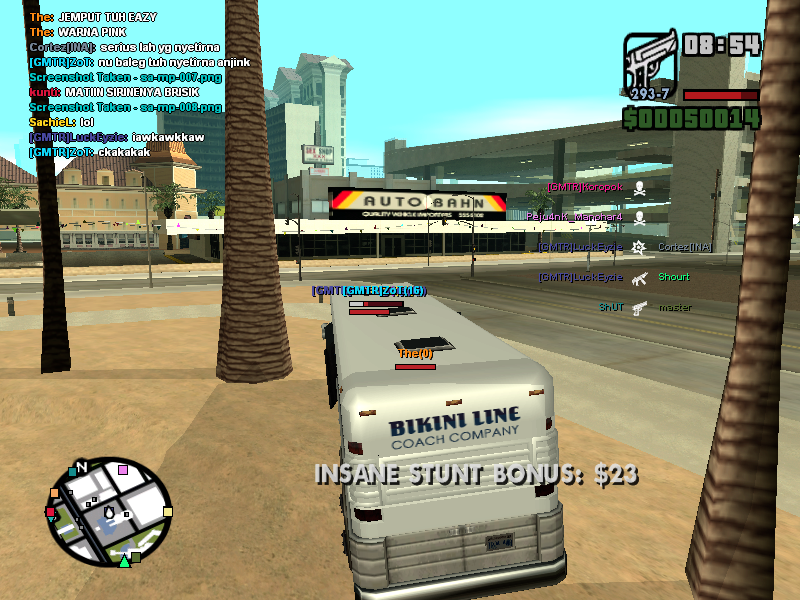Screen dimensions: 800x600
Task: Select the bright green triangle radar marker
Action: pos(124,562)
